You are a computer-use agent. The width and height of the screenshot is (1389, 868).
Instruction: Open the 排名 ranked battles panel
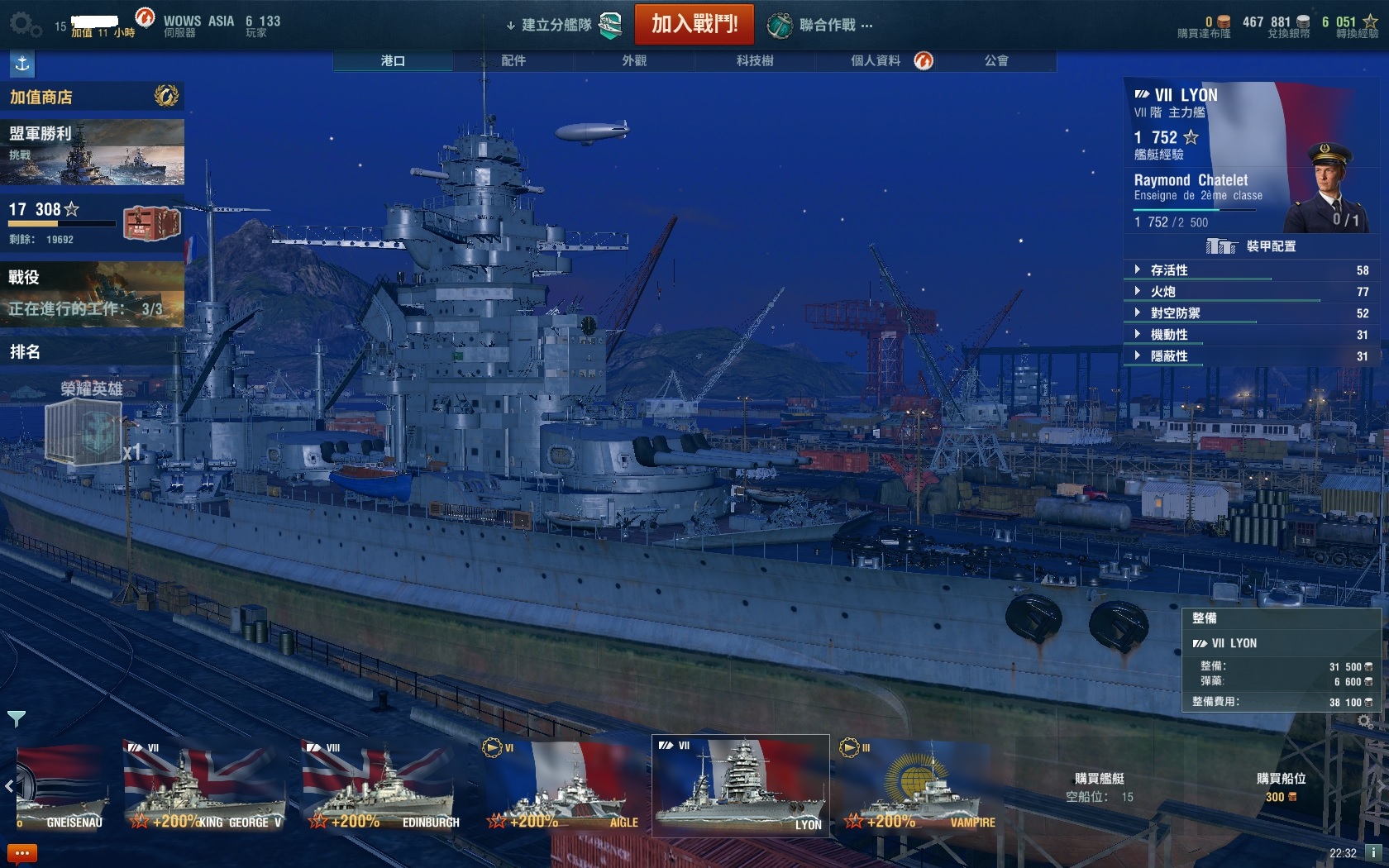click(x=91, y=352)
